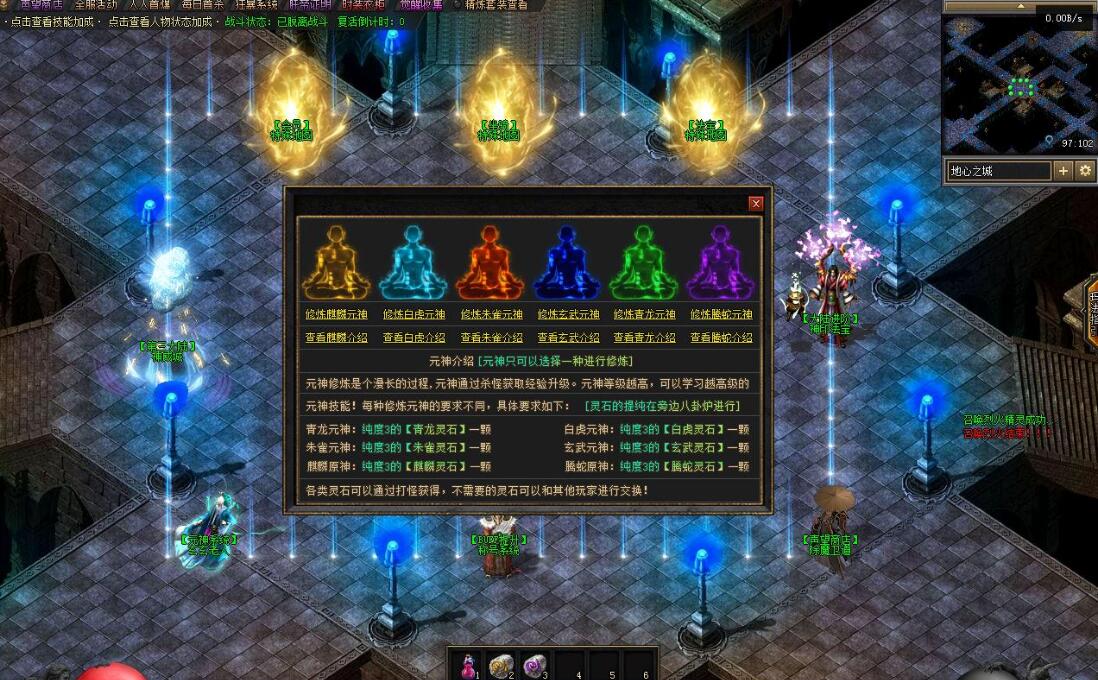
Task: Open minimap gear settings
Action: (x=1085, y=171)
